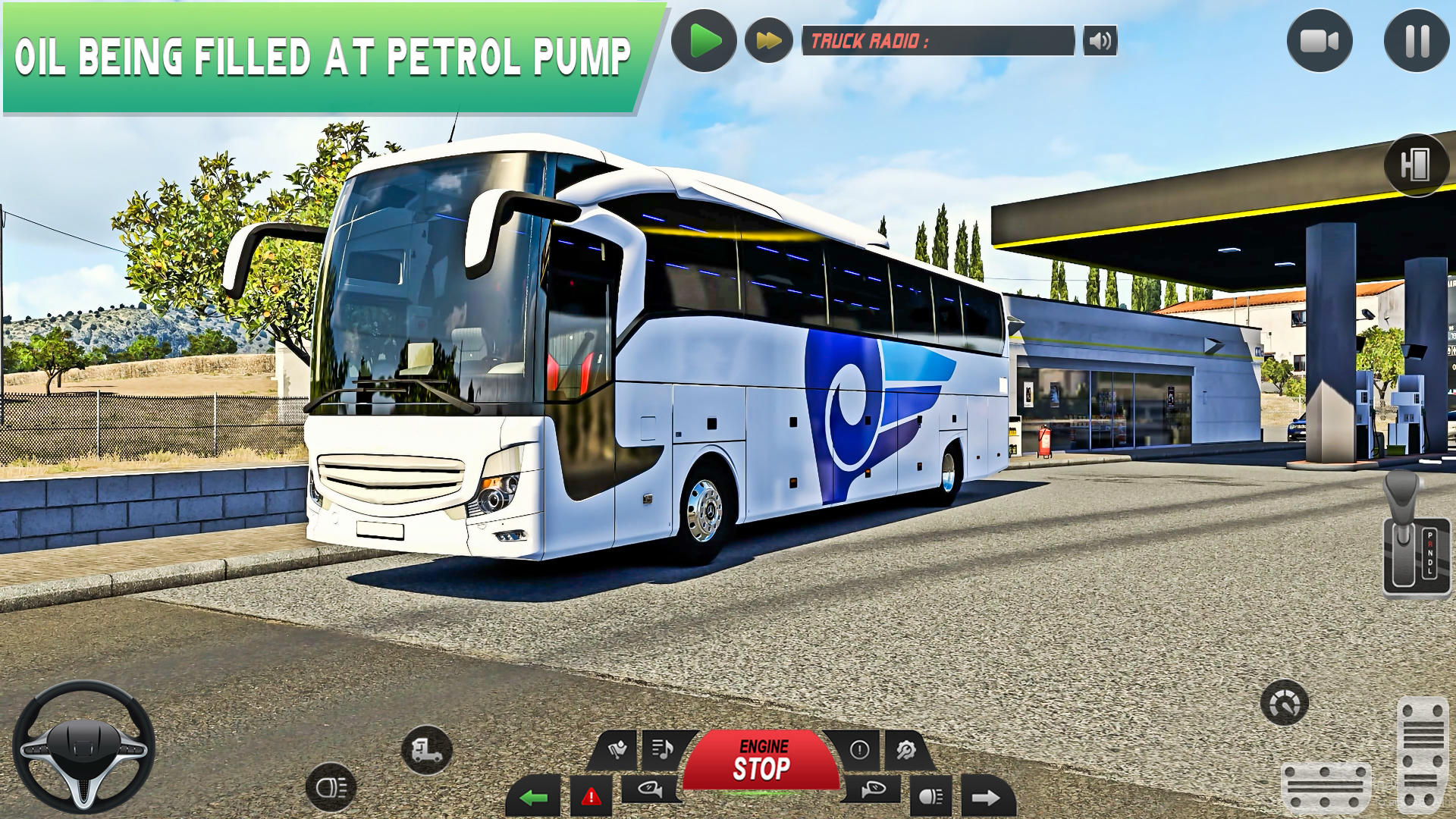Switch view using the camera button
1456x819 pixels.
click(1319, 41)
